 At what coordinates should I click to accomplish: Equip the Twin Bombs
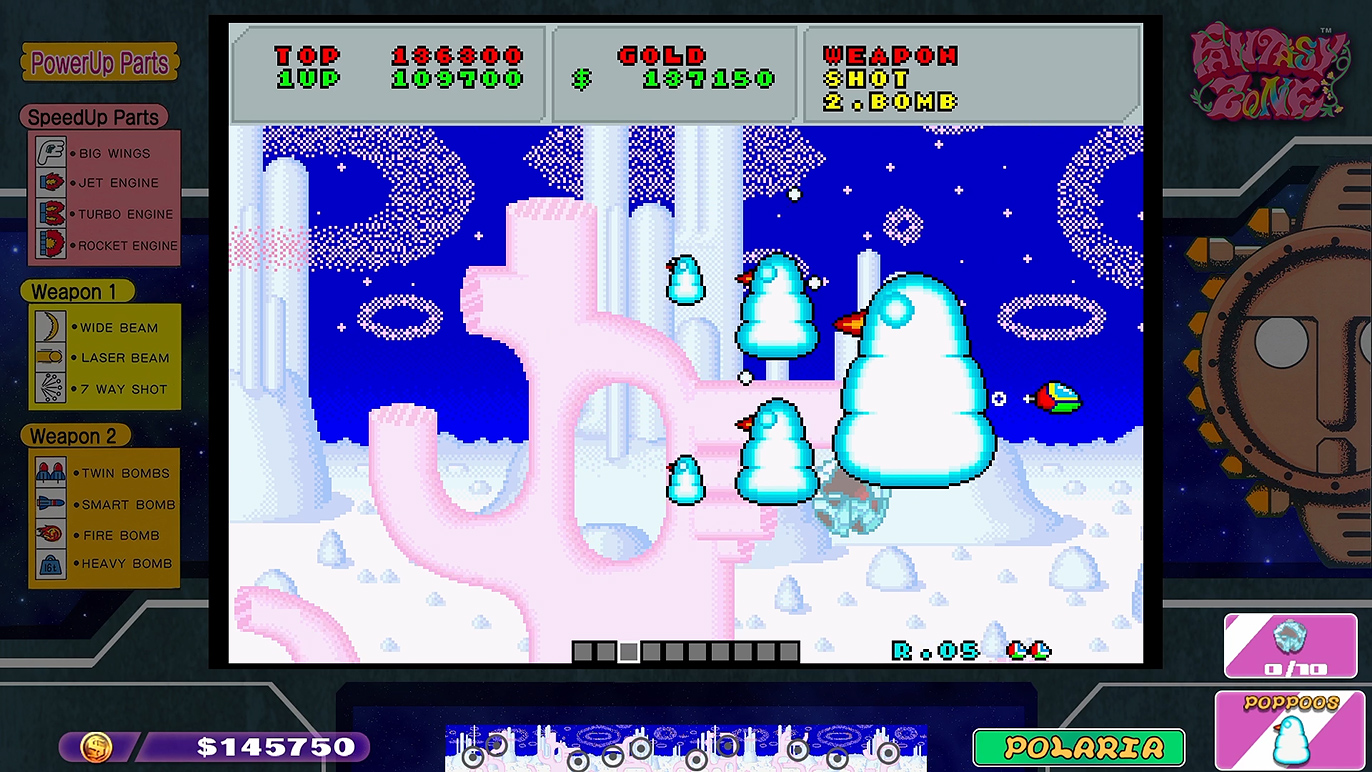pyautogui.click(x=105, y=473)
